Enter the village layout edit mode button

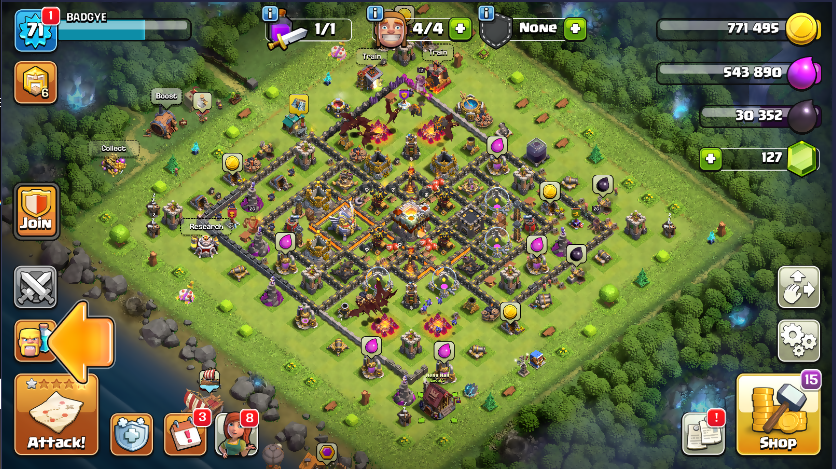pyautogui.click(x=798, y=287)
